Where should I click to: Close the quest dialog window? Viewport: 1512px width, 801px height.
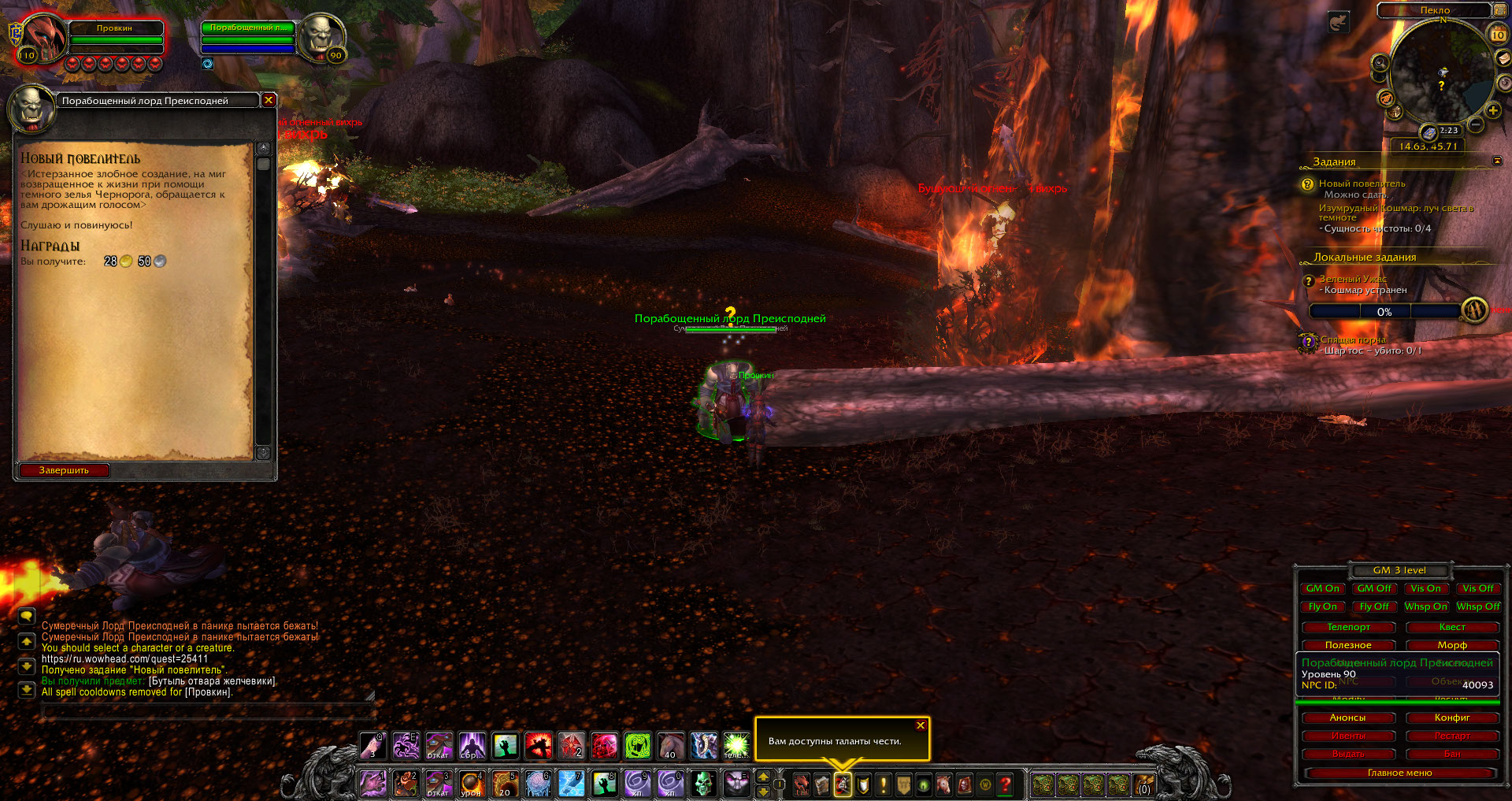point(269,100)
